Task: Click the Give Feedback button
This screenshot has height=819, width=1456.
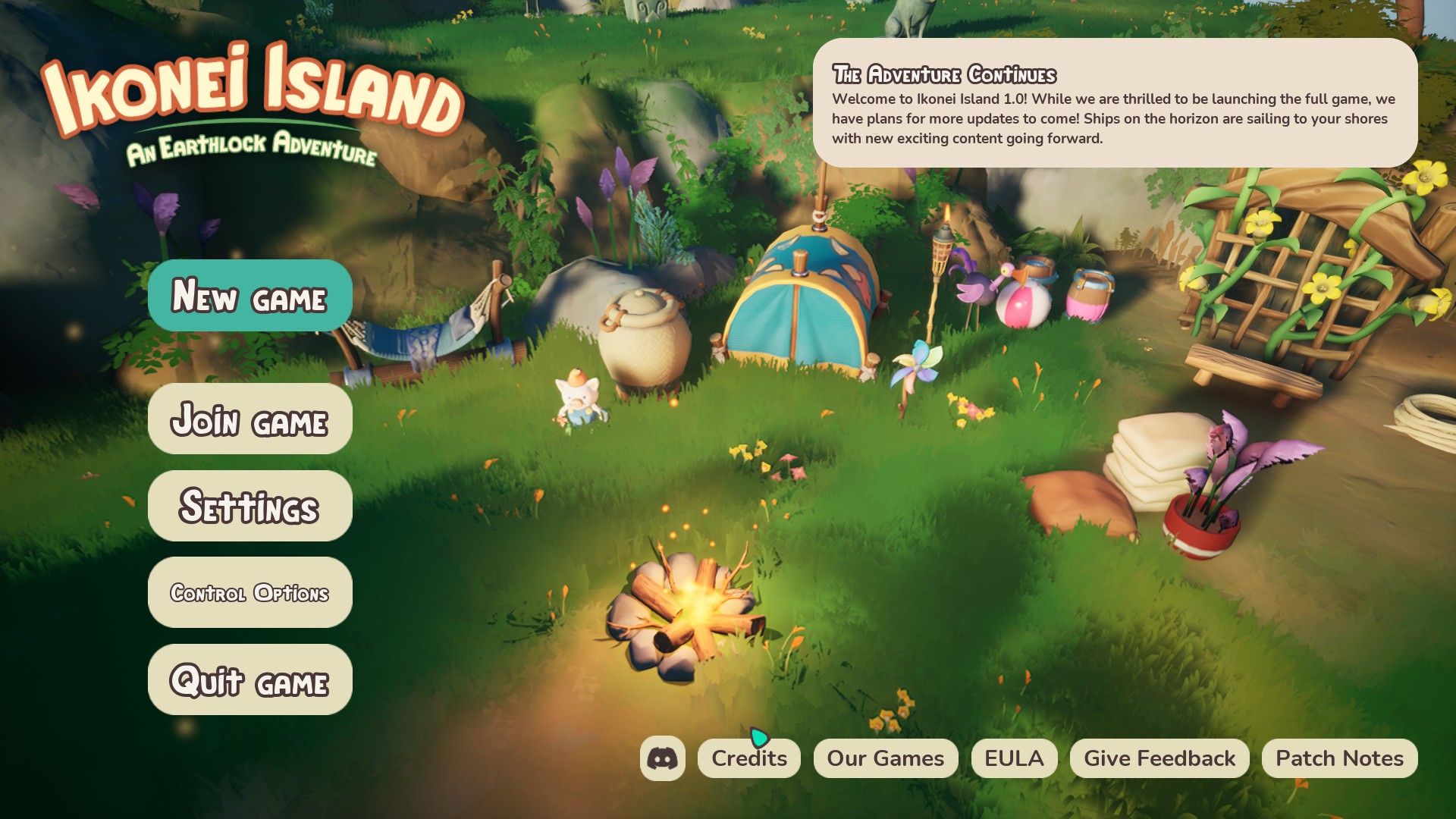Action: pos(1159,759)
